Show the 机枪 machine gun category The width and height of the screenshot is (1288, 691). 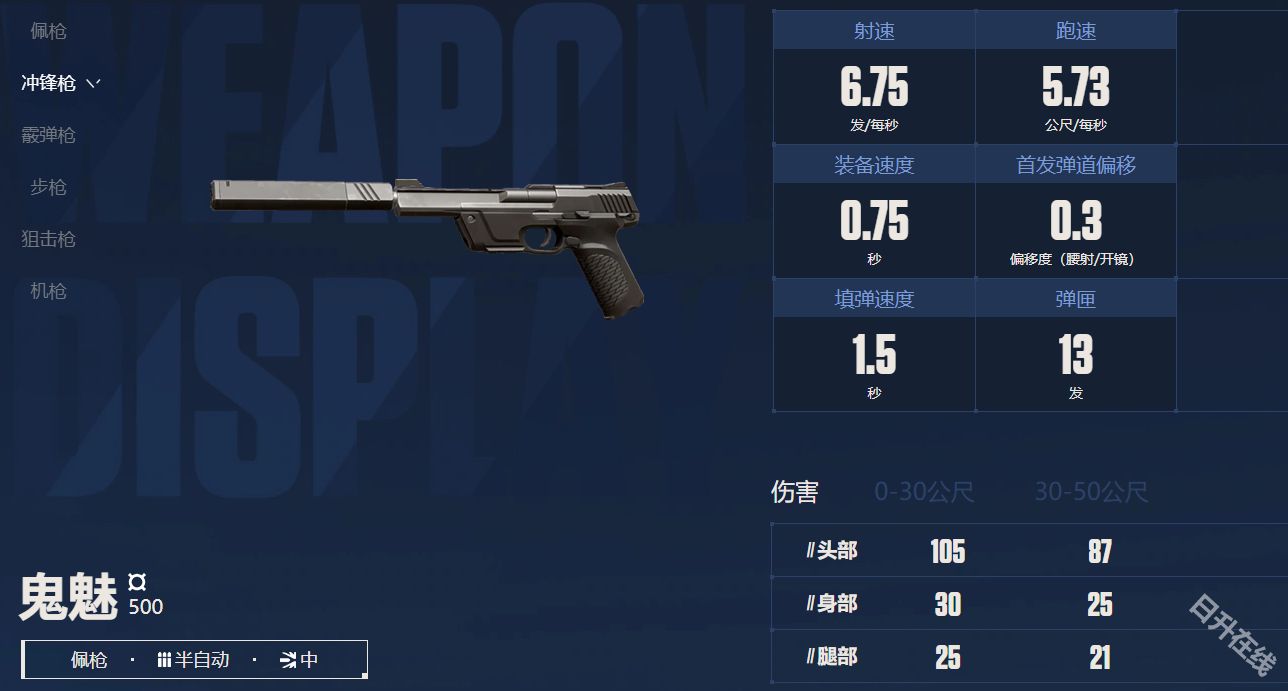48,291
